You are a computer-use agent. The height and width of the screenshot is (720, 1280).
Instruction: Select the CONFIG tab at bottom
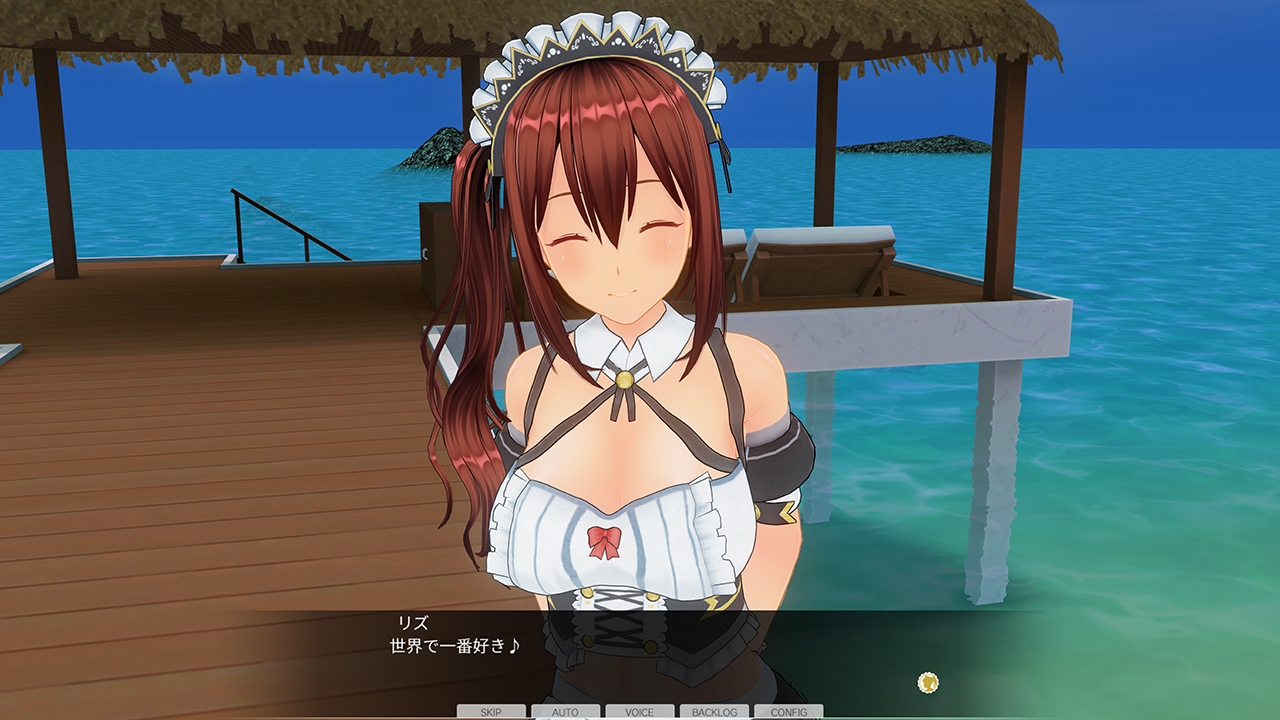[x=790, y=712]
